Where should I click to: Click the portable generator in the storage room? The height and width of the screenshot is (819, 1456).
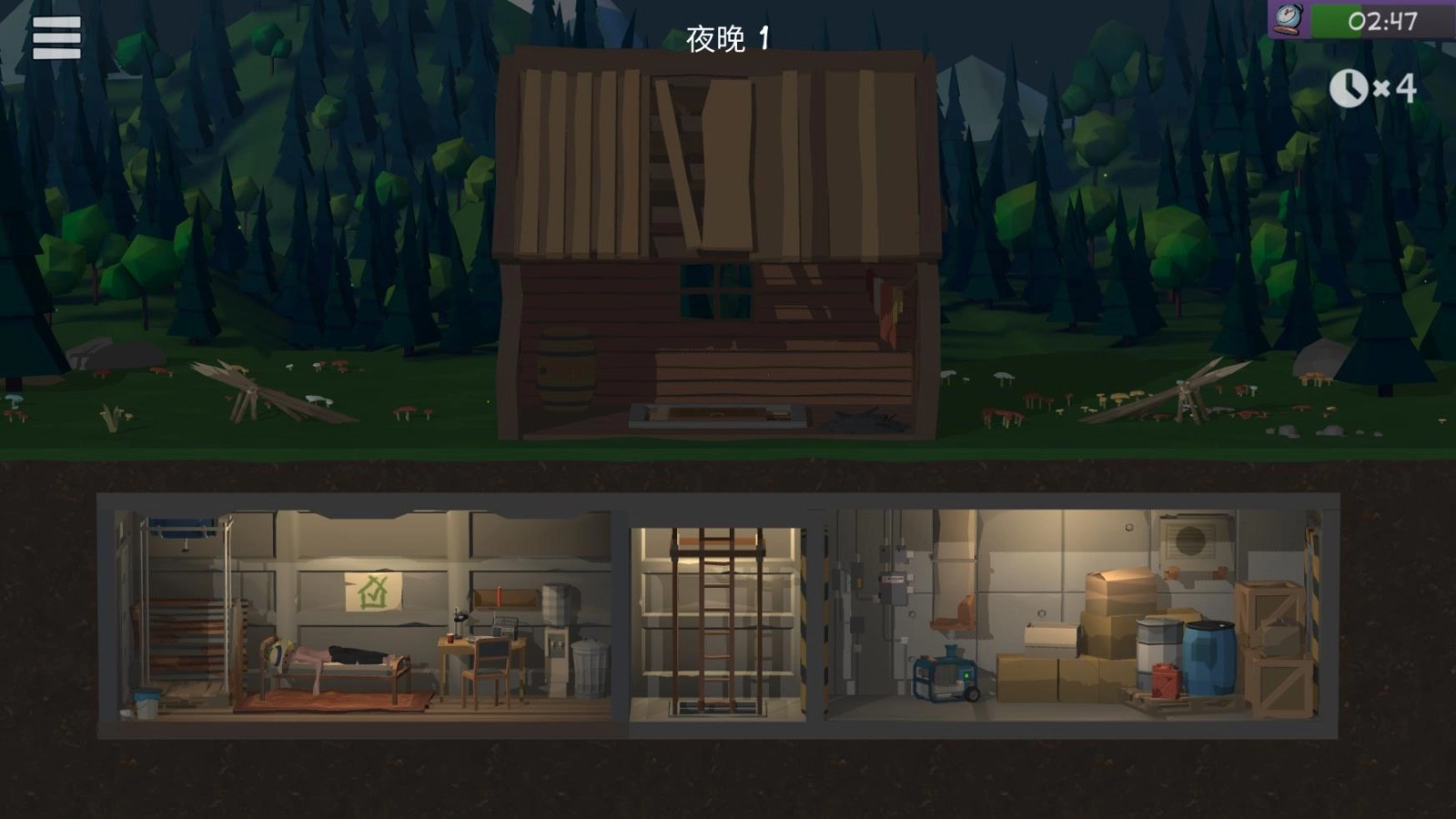(x=944, y=677)
